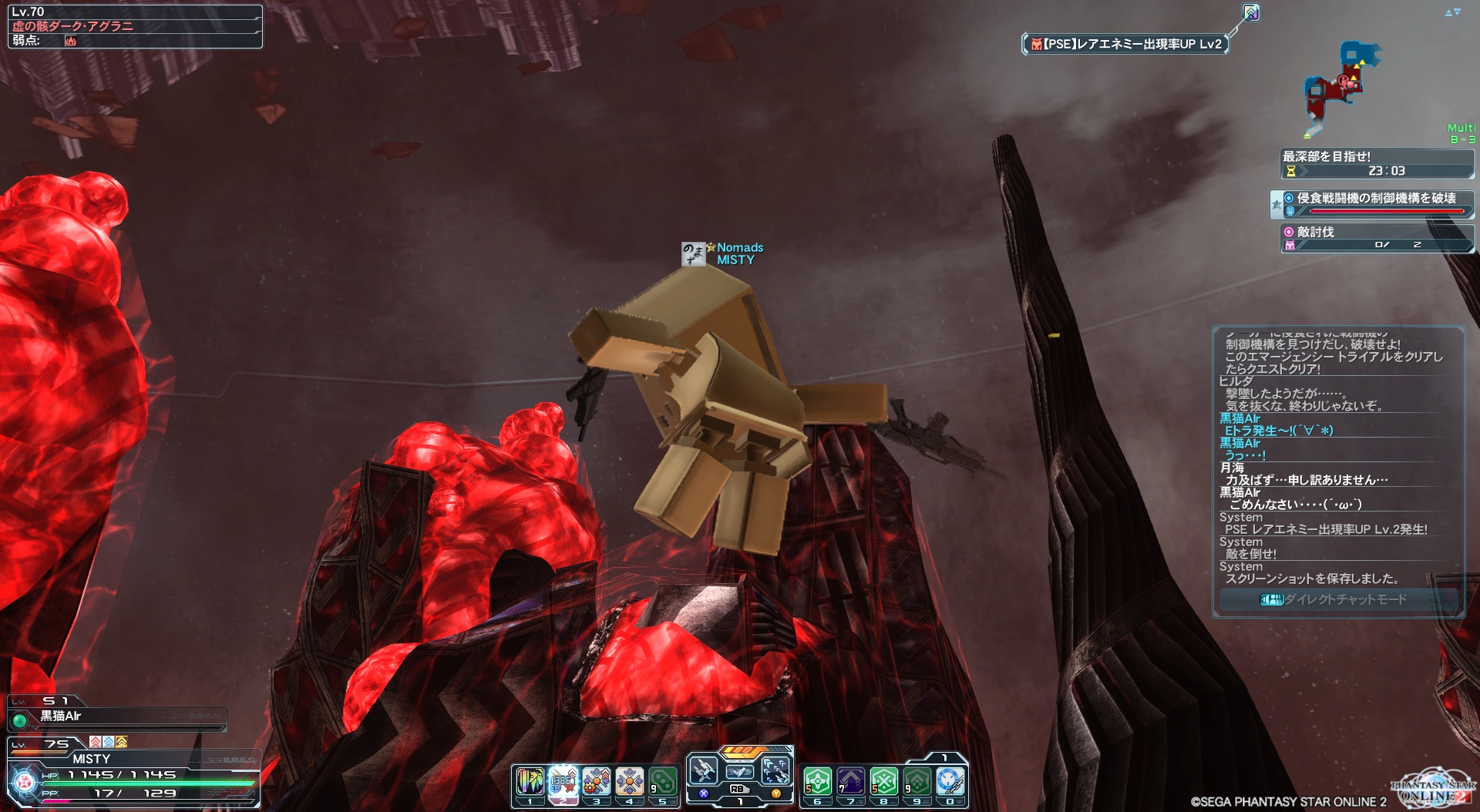Select the 敵討伐 enemy objective tracker
Screen dimensions: 1480x812
tap(1377, 238)
